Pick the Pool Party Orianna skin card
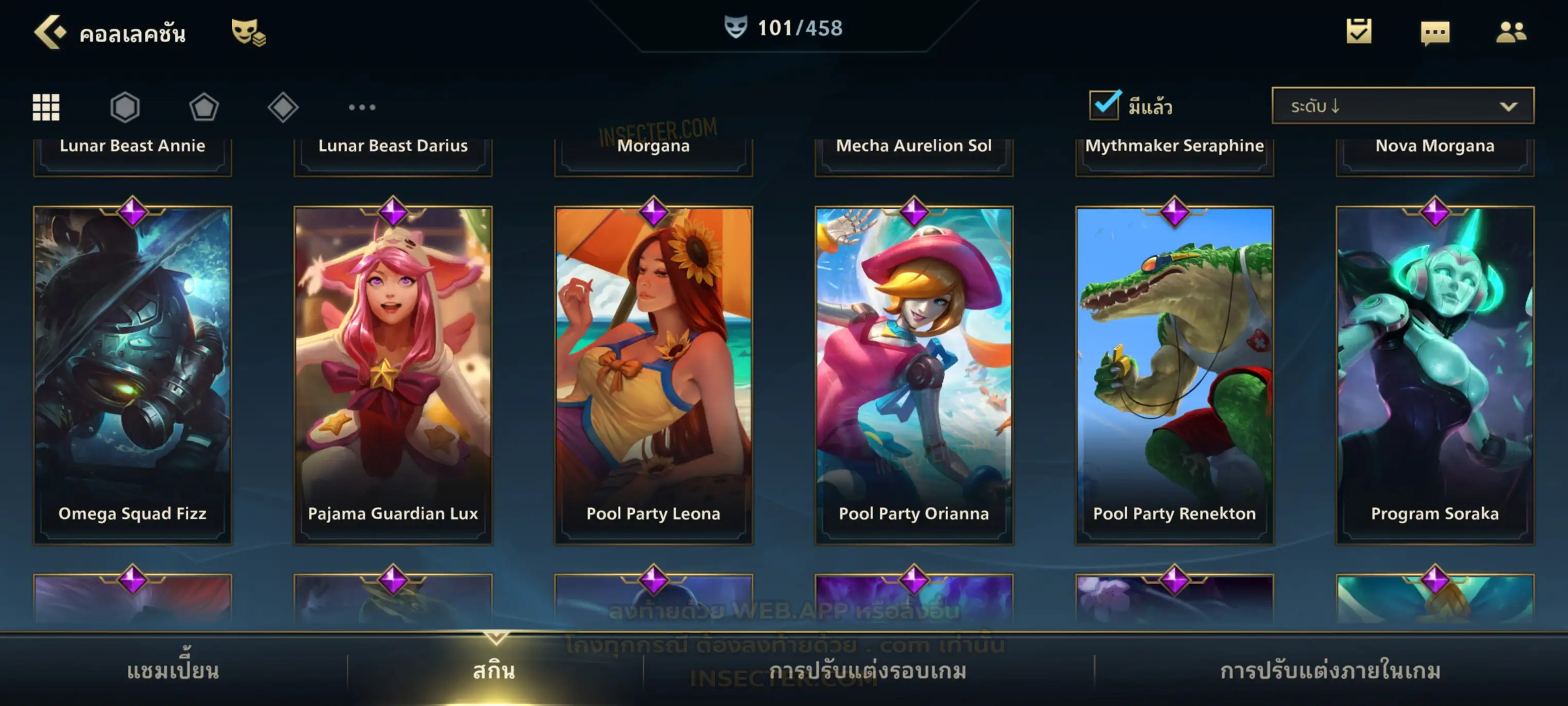 914,375
